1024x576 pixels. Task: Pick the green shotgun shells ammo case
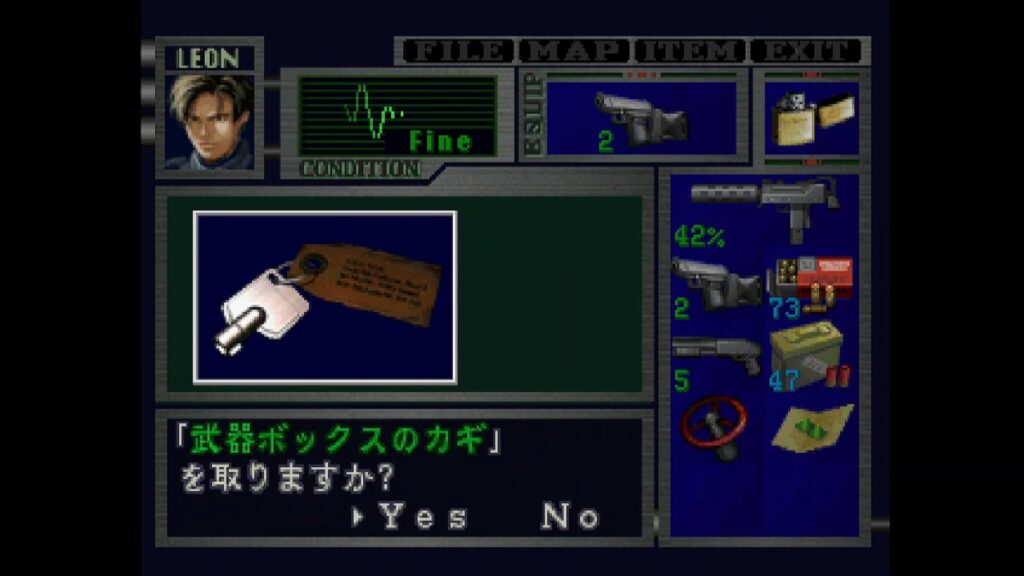[x=811, y=356]
